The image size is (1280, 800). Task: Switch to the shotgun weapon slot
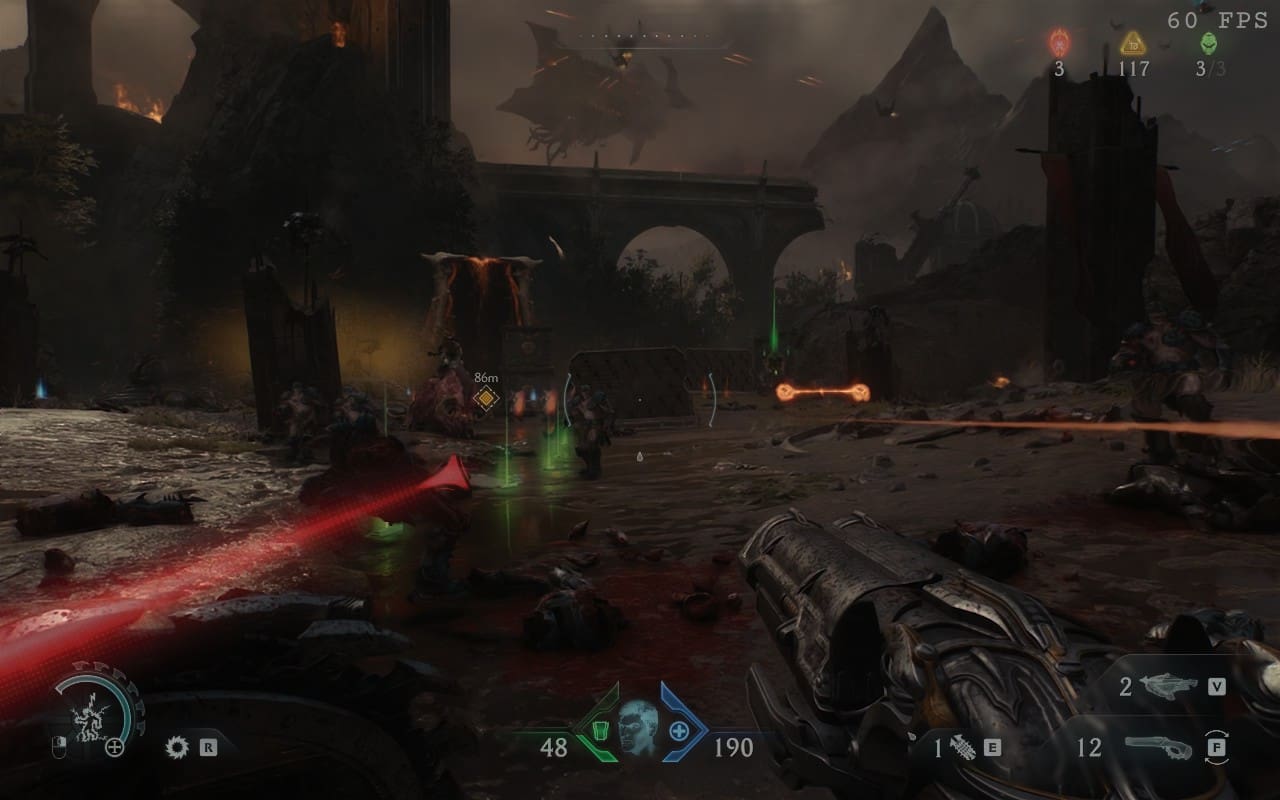coord(1158,747)
